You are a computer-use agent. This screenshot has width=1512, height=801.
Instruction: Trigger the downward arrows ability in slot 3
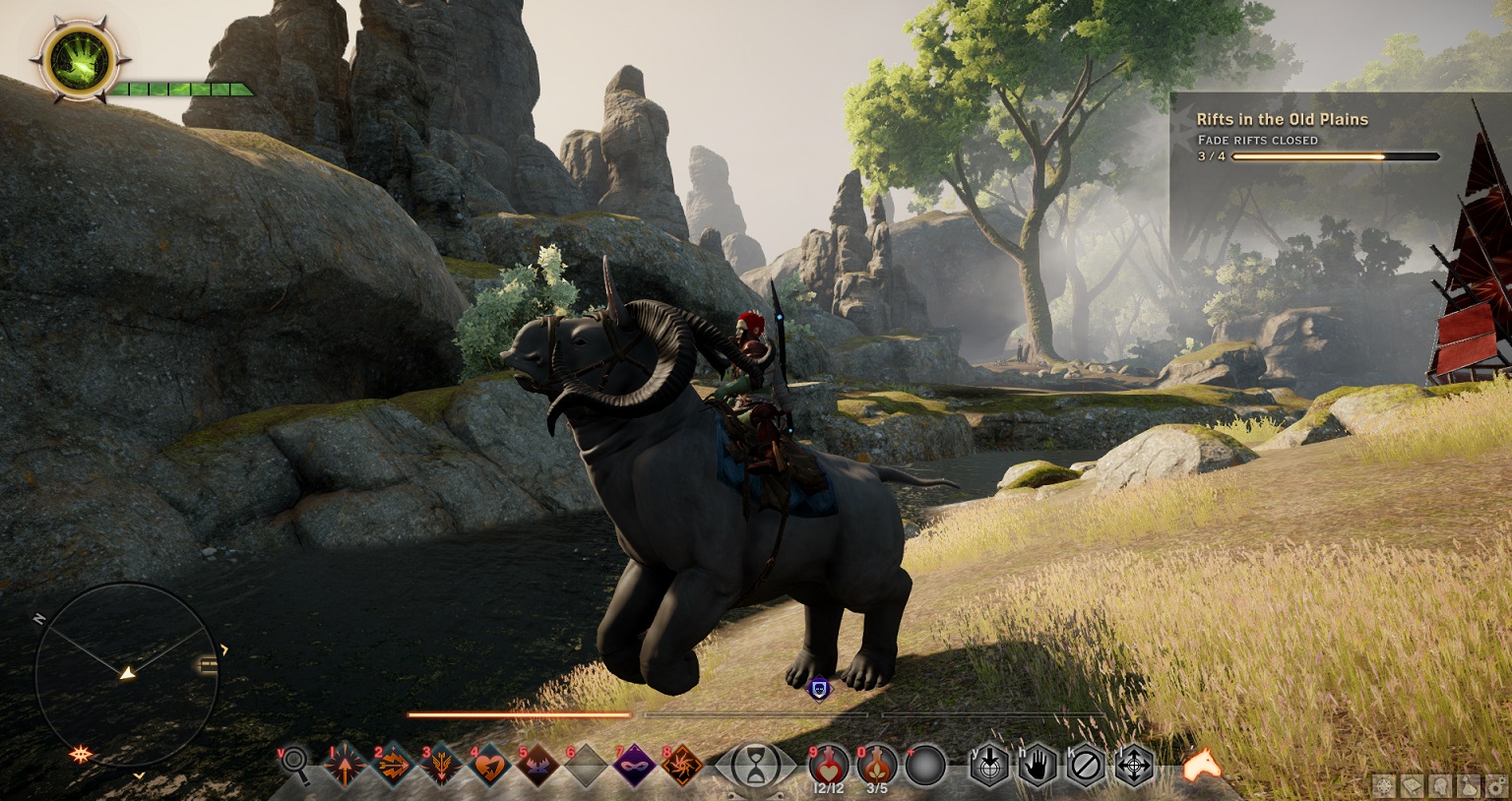(x=441, y=765)
